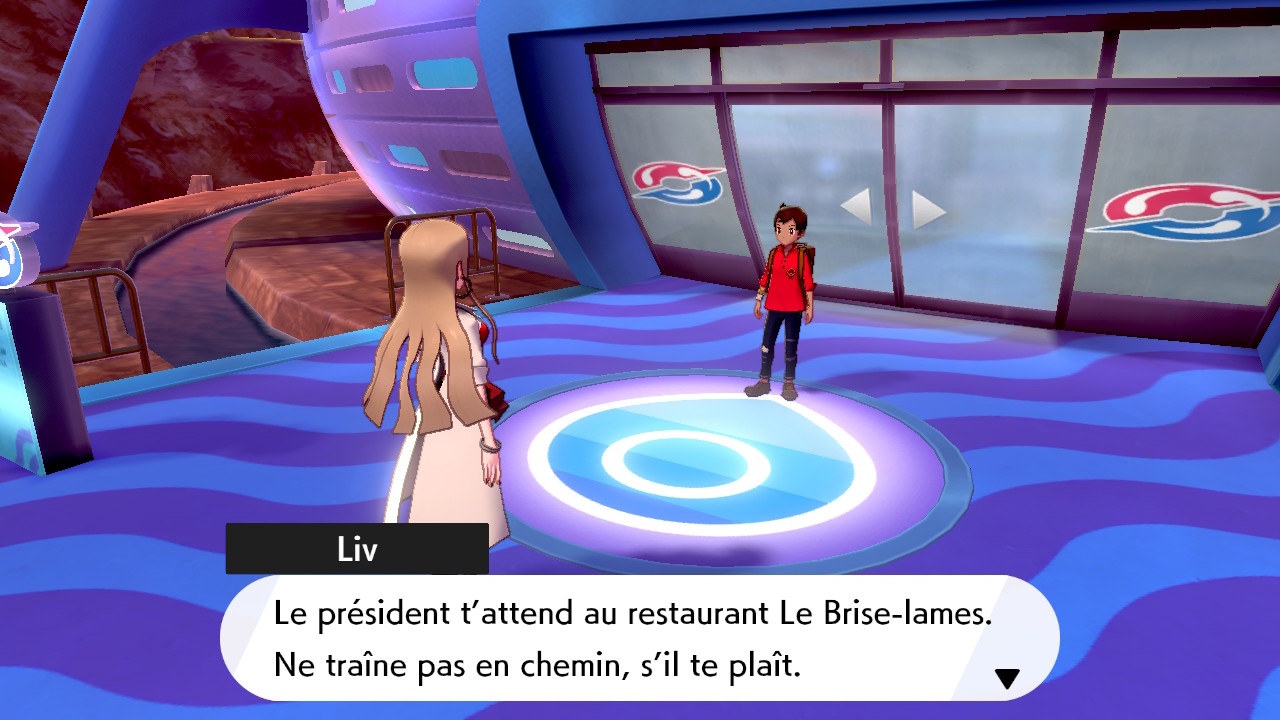Click the black speaker nameplate above the dialogue

tap(357, 548)
